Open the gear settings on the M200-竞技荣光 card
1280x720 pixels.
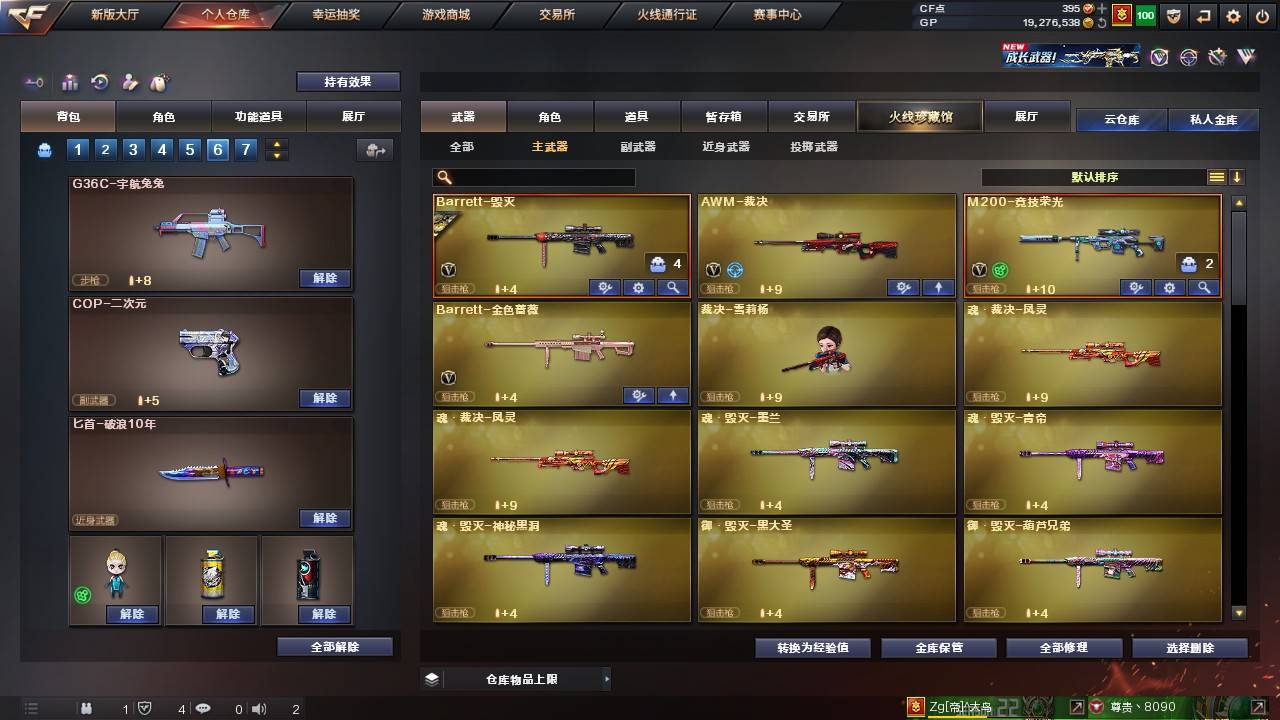tap(1169, 287)
